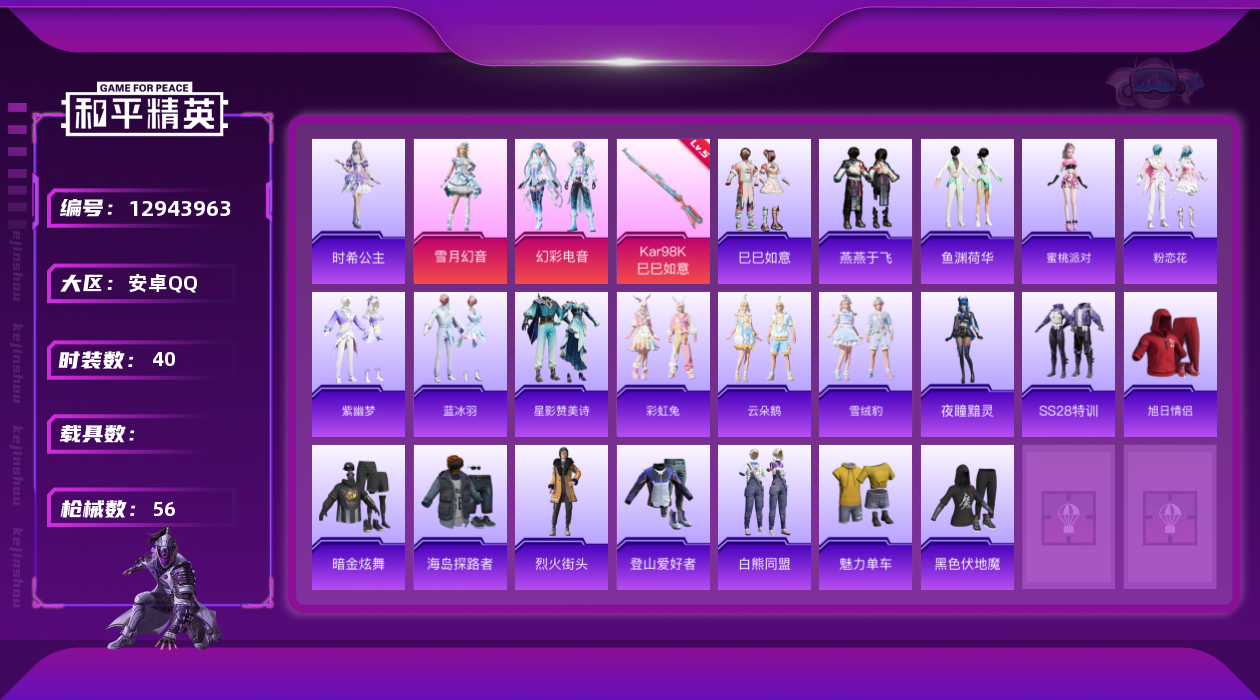Select the SS28特训 outfit card
This screenshot has height=700, width=1260.
click(x=1068, y=364)
